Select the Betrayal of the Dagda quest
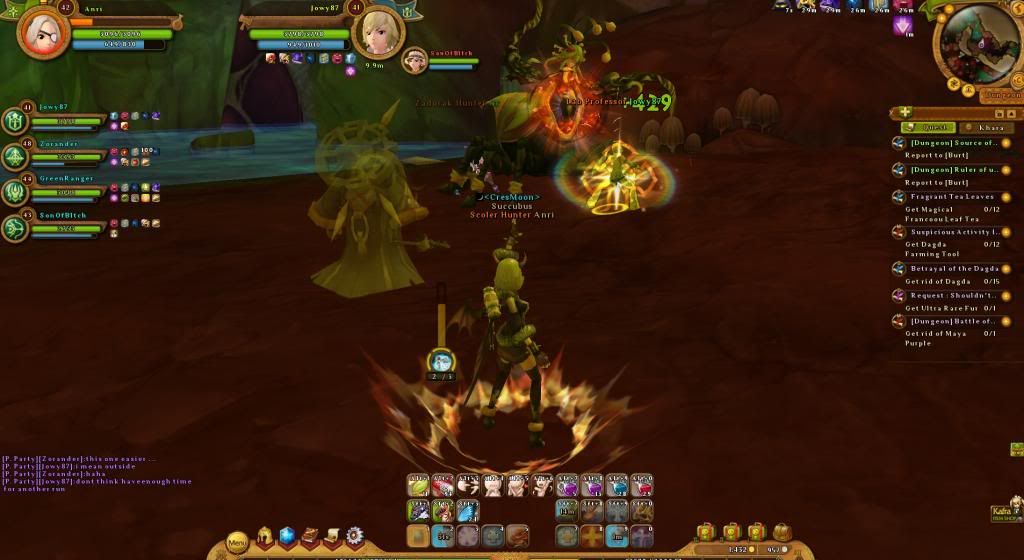The image size is (1024, 560). (x=953, y=268)
